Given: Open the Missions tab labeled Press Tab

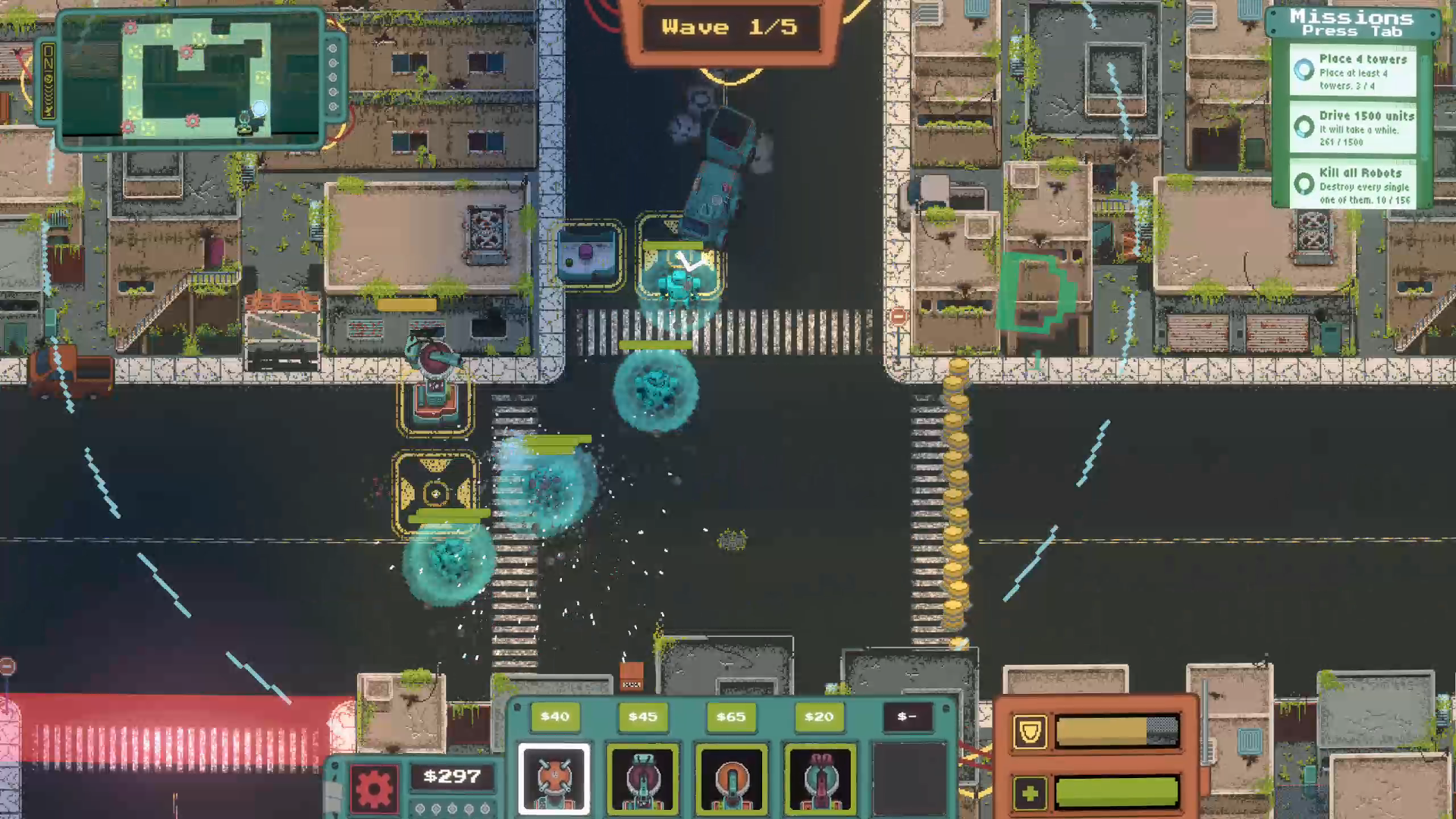Looking at the screenshot, I should (1354, 31).
